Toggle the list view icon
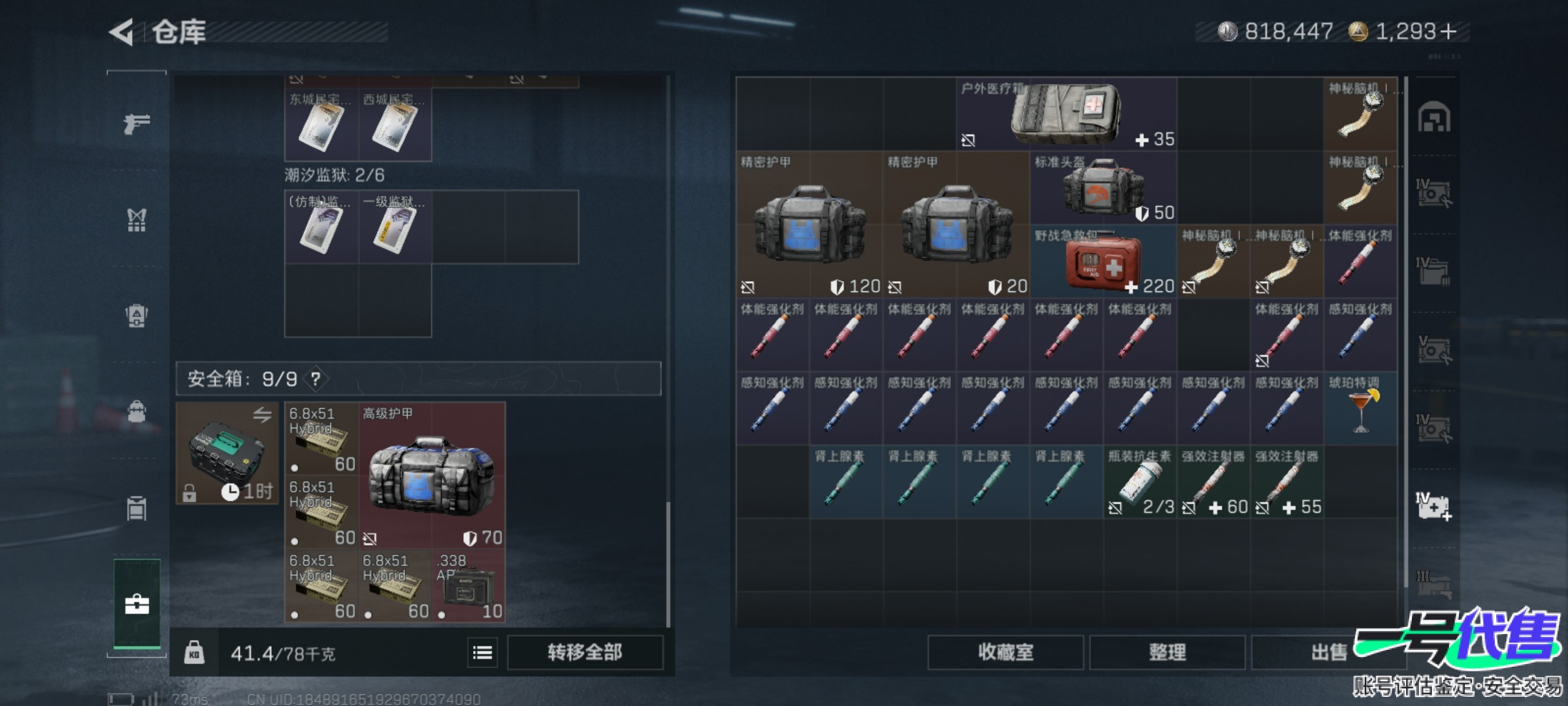This screenshot has width=1568, height=706. tap(483, 652)
